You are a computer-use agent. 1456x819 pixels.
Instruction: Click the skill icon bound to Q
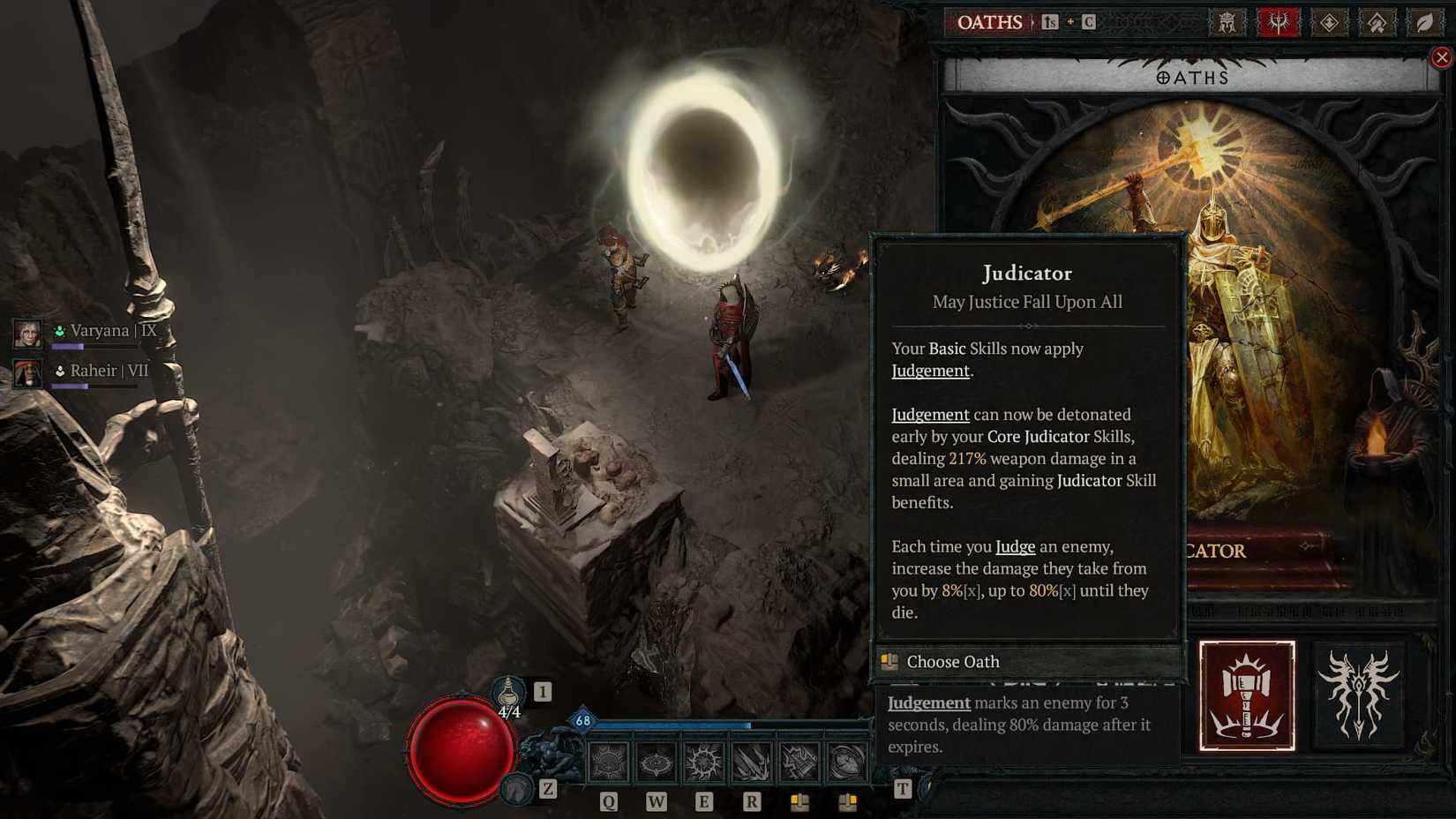tap(607, 760)
